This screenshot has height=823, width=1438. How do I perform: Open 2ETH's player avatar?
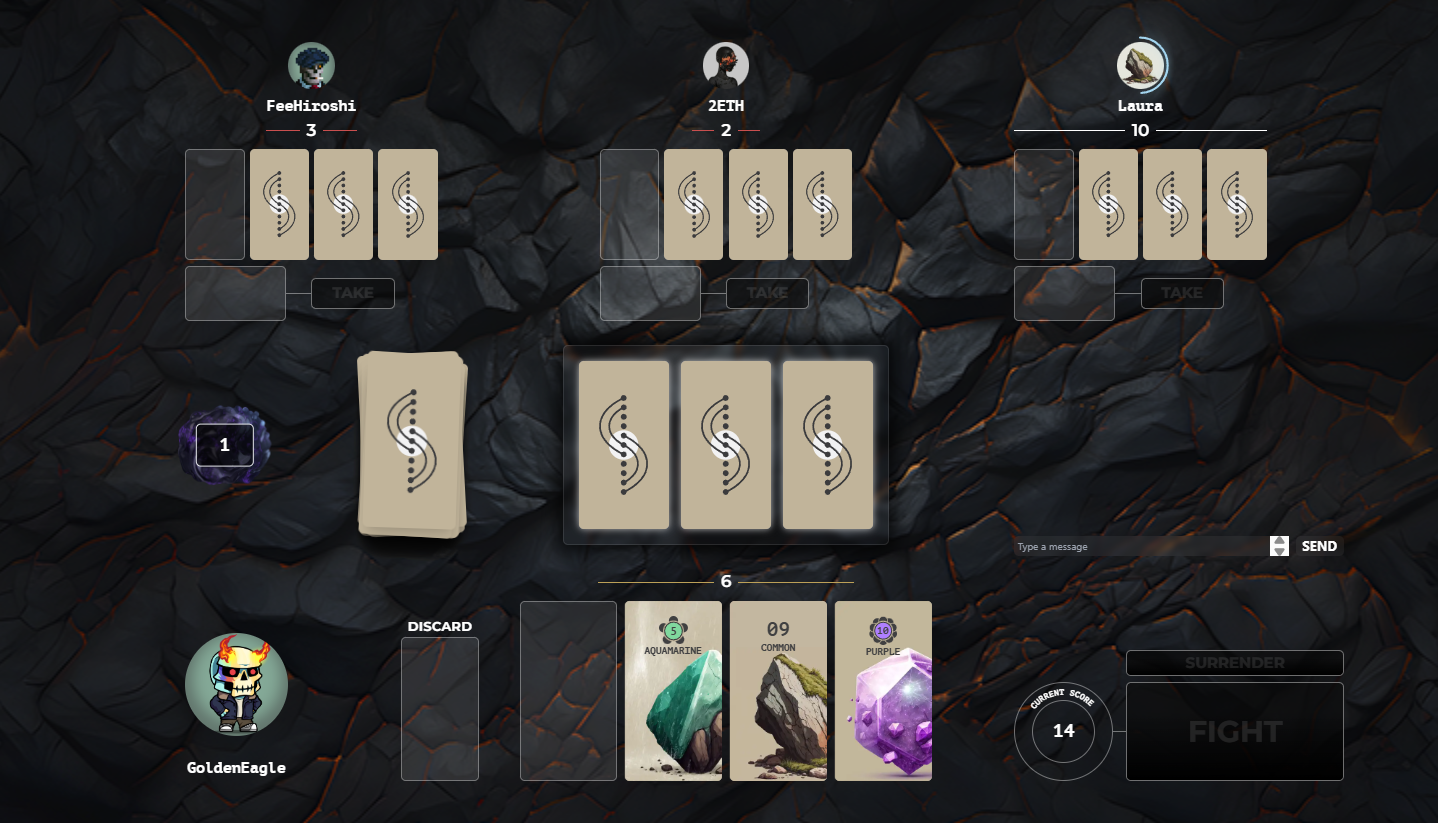[x=726, y=66]
